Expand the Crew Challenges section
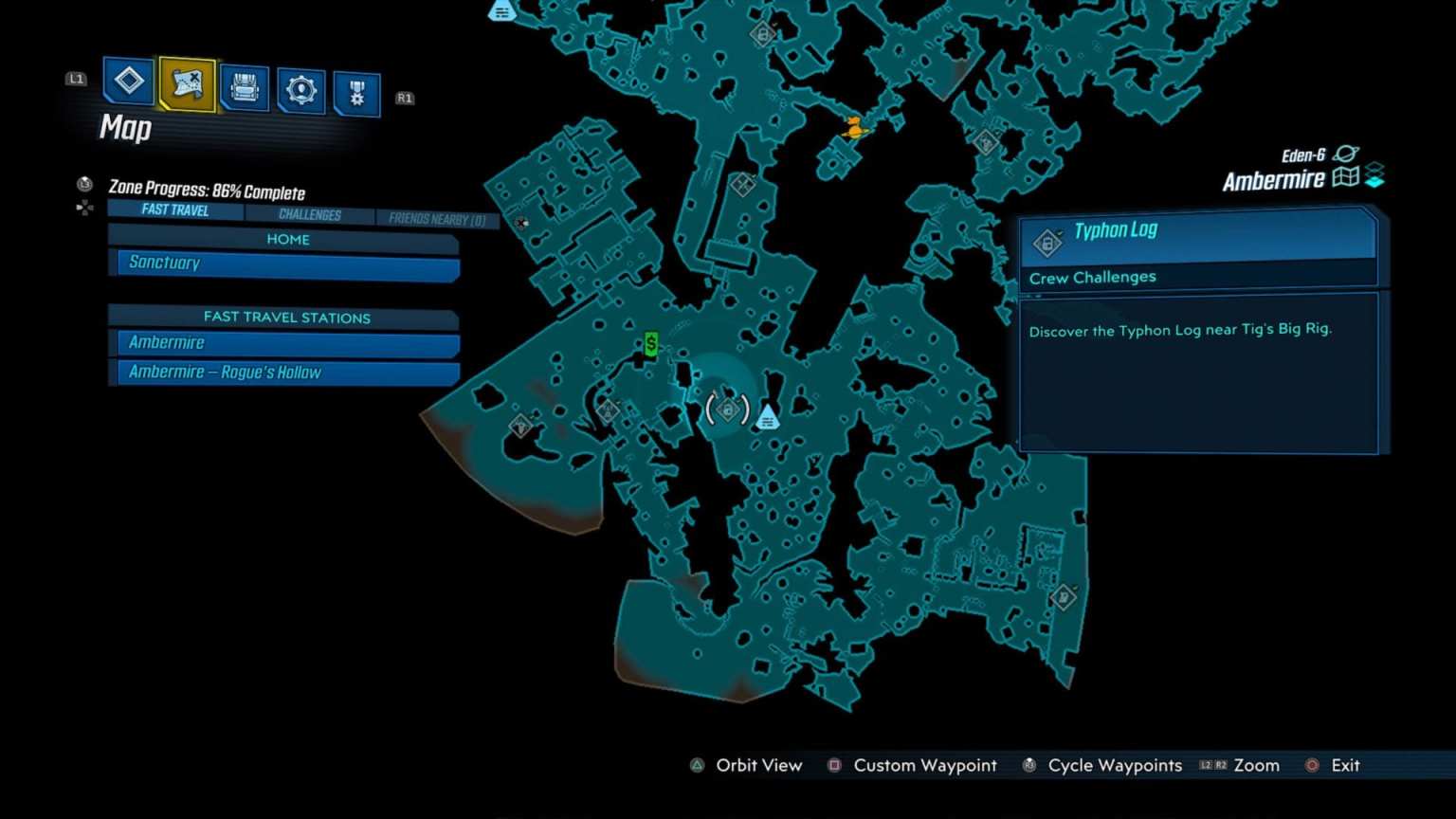Screen dimensions: 1456x819 coord(1092,277)
